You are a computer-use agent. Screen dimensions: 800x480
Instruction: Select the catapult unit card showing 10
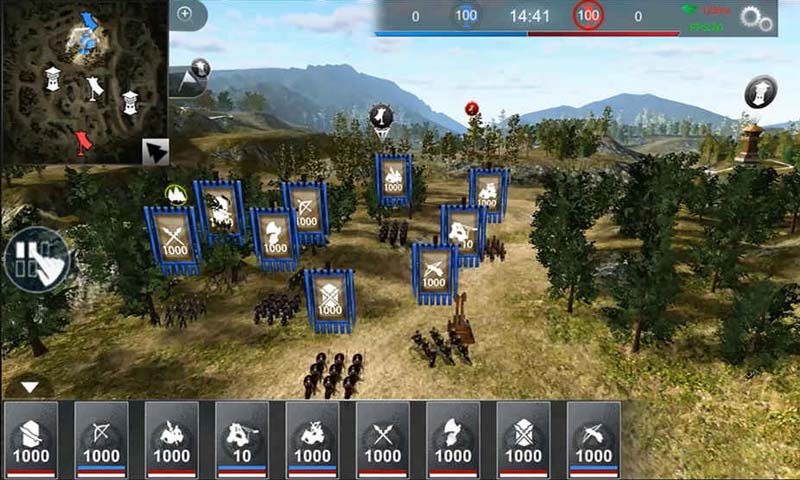(x=242, y=439)
